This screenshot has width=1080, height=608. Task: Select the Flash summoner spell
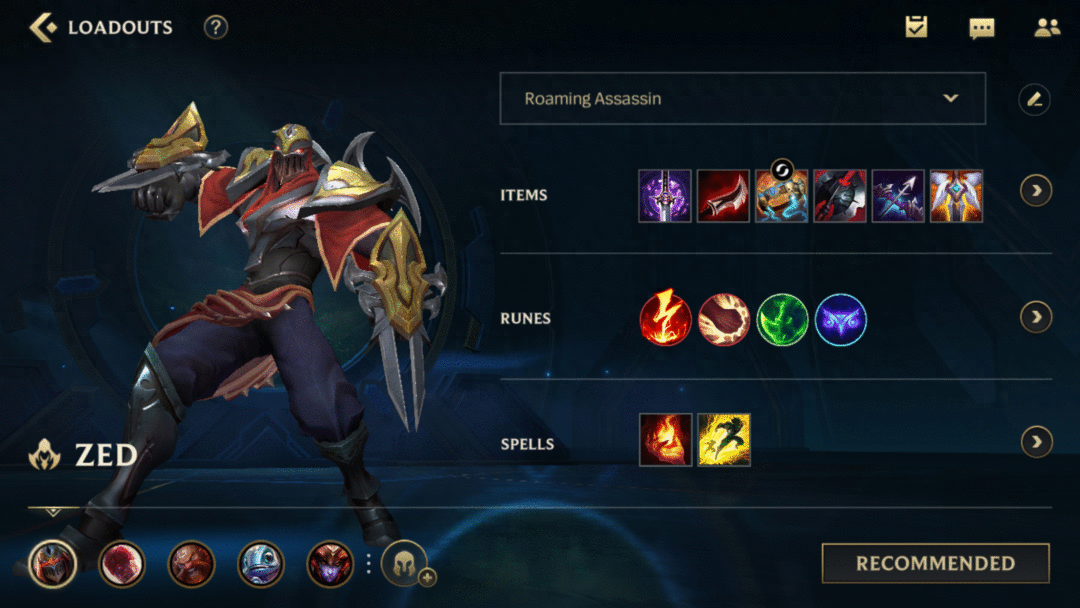(x=723, y=440)
